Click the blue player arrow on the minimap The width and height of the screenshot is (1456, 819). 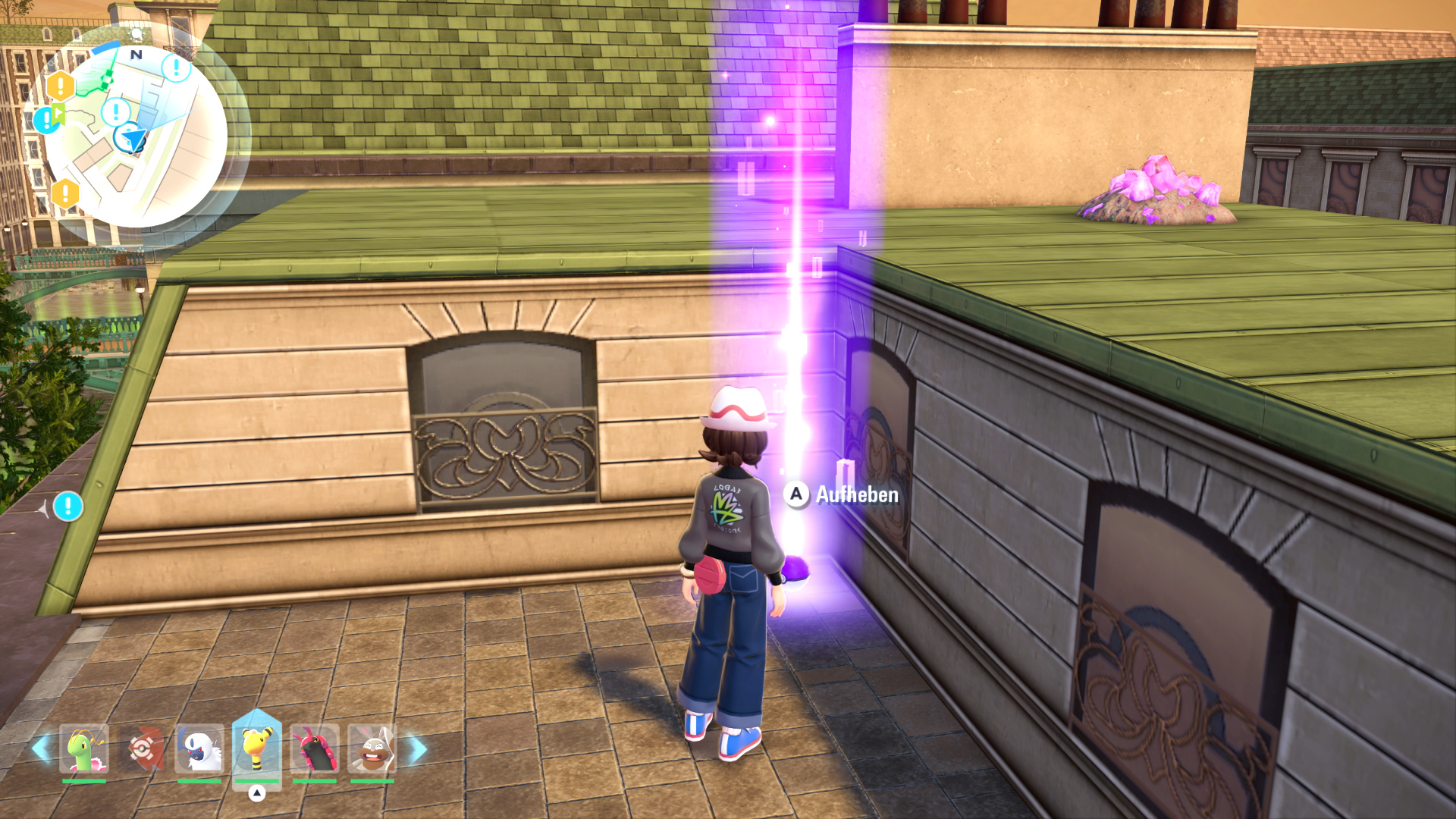(133, 139)
